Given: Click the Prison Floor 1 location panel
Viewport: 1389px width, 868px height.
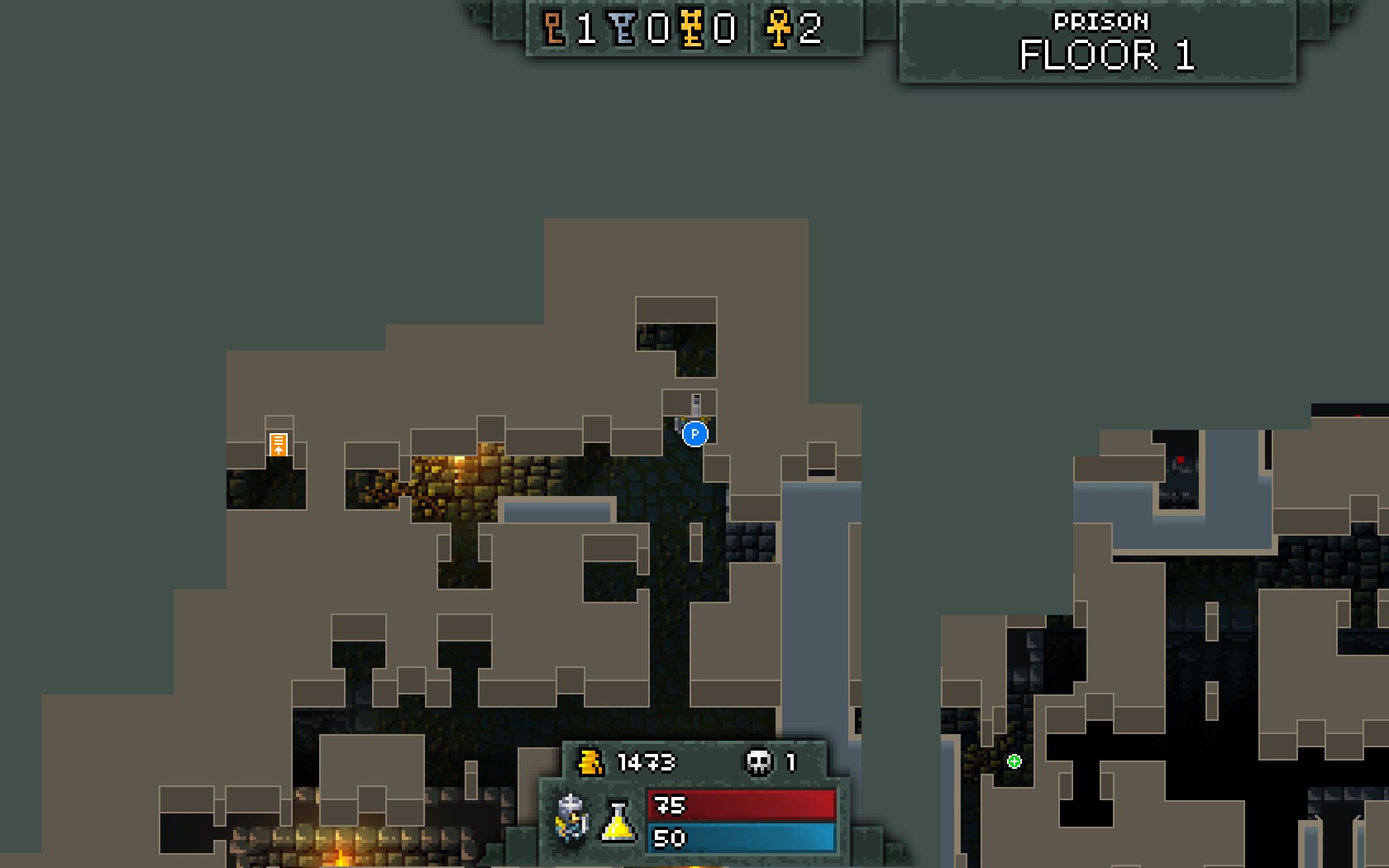Looking at the screenshot, I should pos(1098,44).
